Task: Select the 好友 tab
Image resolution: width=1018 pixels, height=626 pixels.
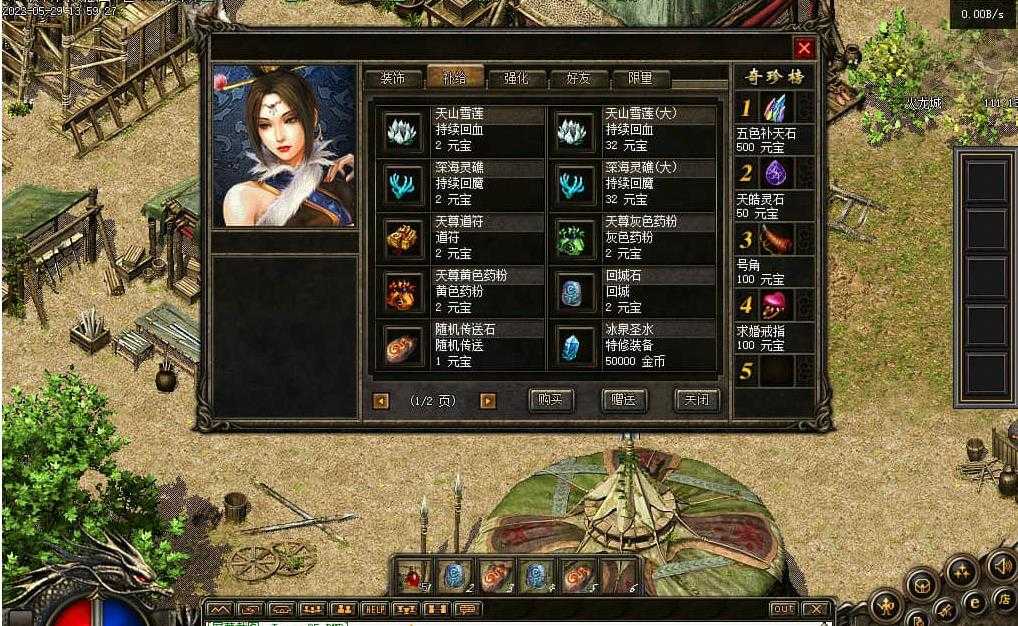Action: pyautogui.click(x=578, y=78)
